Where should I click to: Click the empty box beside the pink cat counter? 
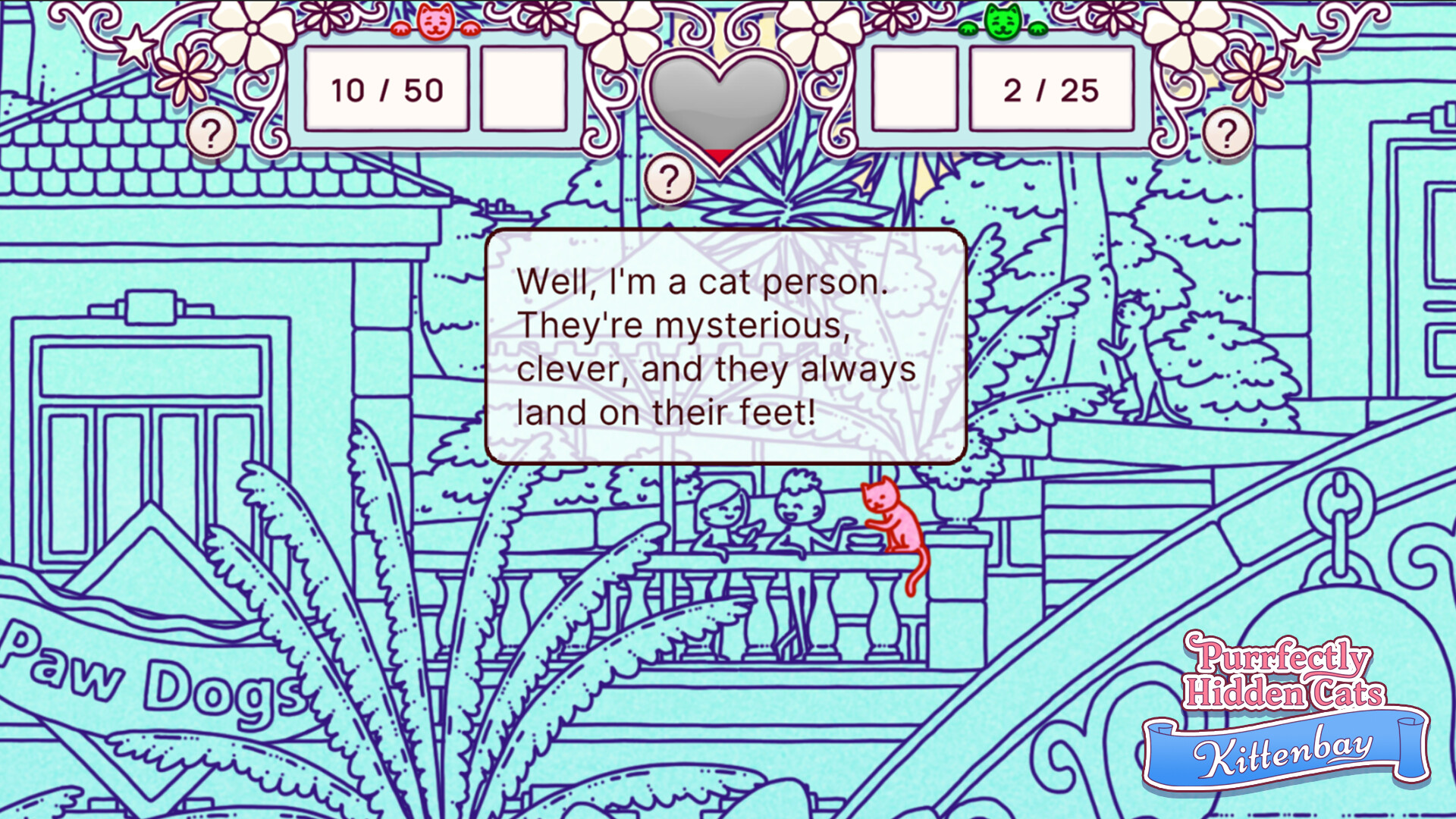[523, 89]
